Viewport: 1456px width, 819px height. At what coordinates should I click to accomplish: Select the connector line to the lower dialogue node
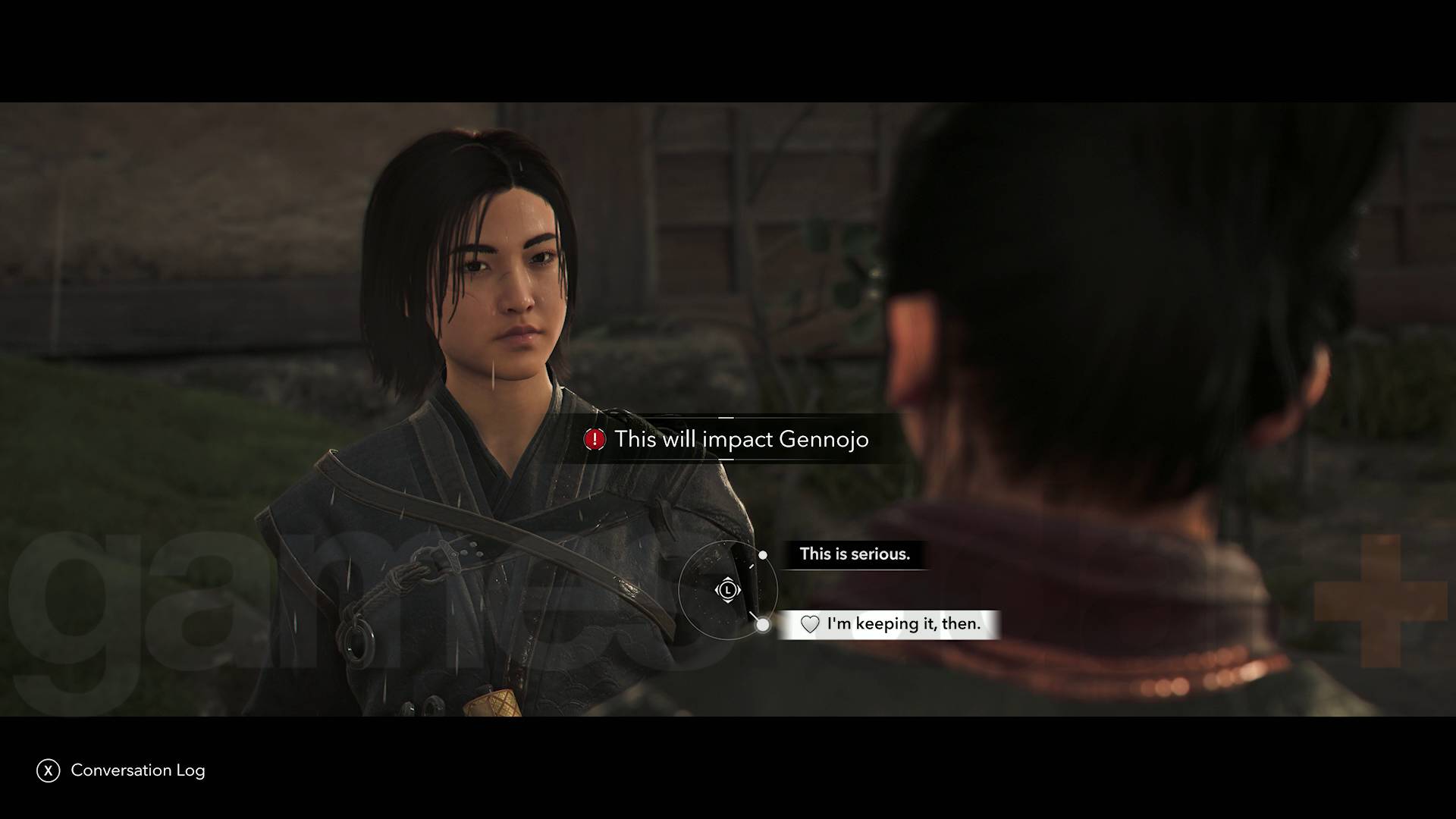[754, 614]
